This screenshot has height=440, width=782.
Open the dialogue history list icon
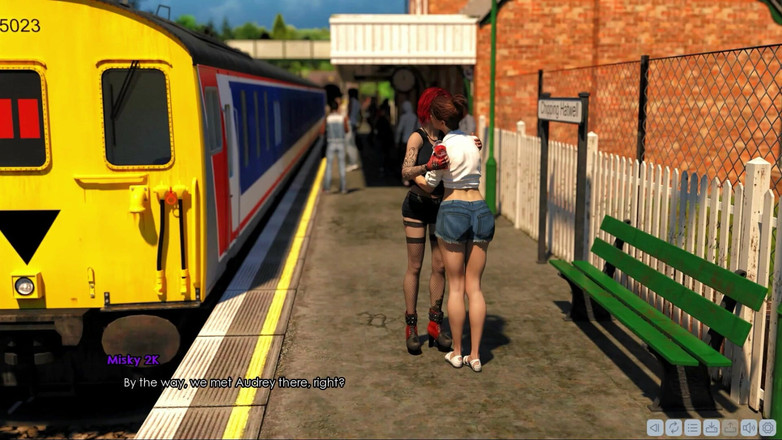(x=692, y=428)
